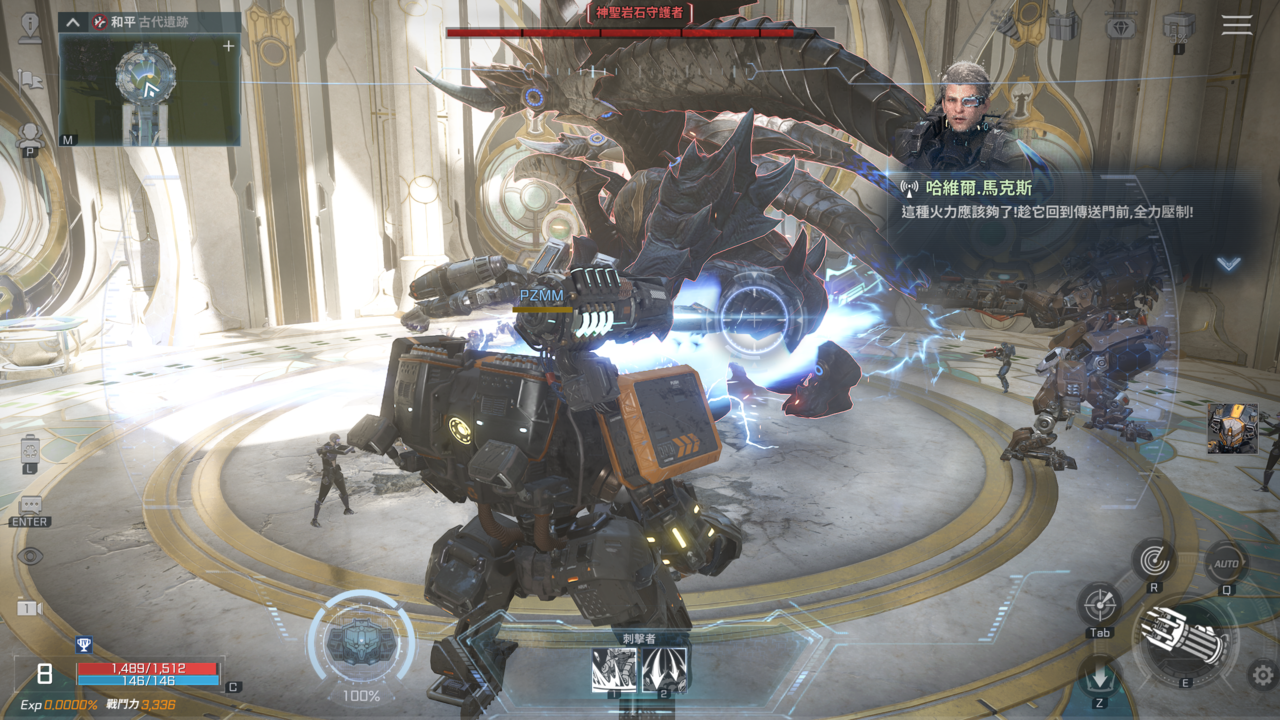Open the gear settings button
The width and height of the screenshot is (1280, 720).
[1262, 675]
